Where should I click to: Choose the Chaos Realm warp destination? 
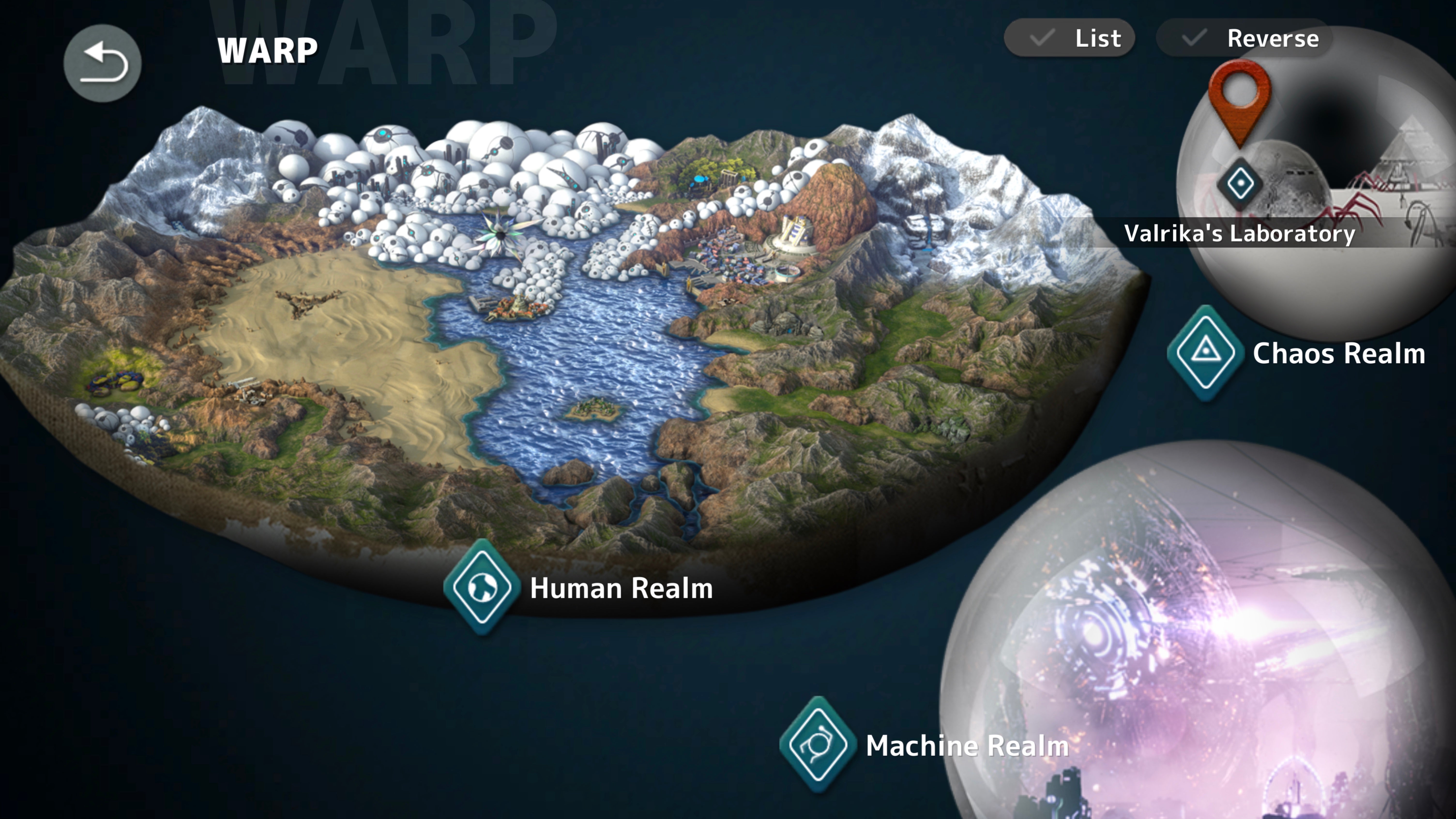1206,353
